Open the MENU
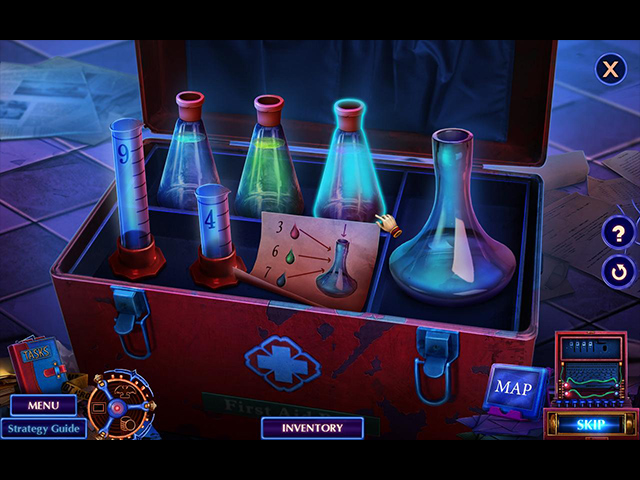Image resolution: width=640 pixels, height=480 pixels. click(44, 406)
